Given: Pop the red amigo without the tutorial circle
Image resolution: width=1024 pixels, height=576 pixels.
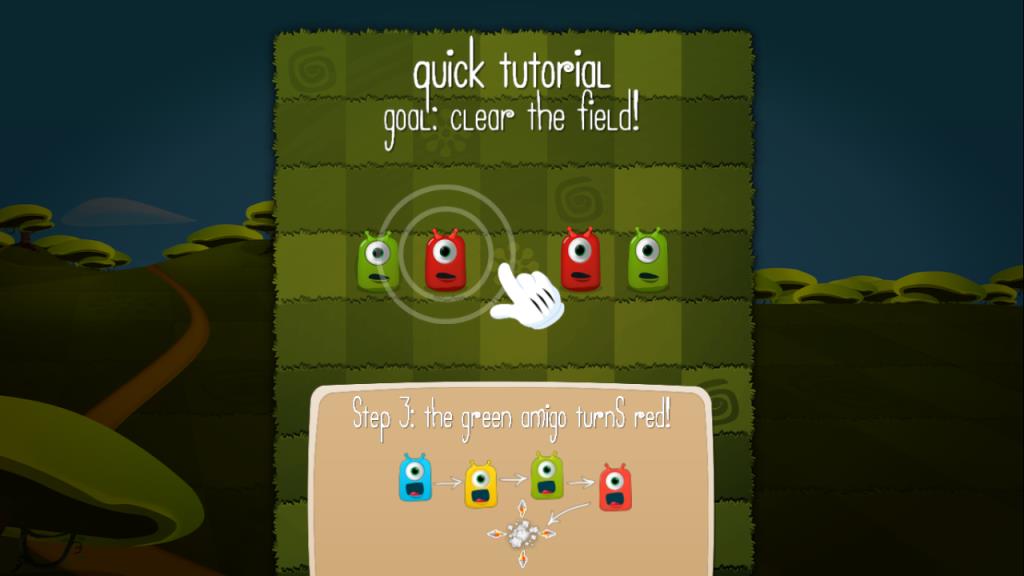Looking at the screenshot, I should coord(579,259).
